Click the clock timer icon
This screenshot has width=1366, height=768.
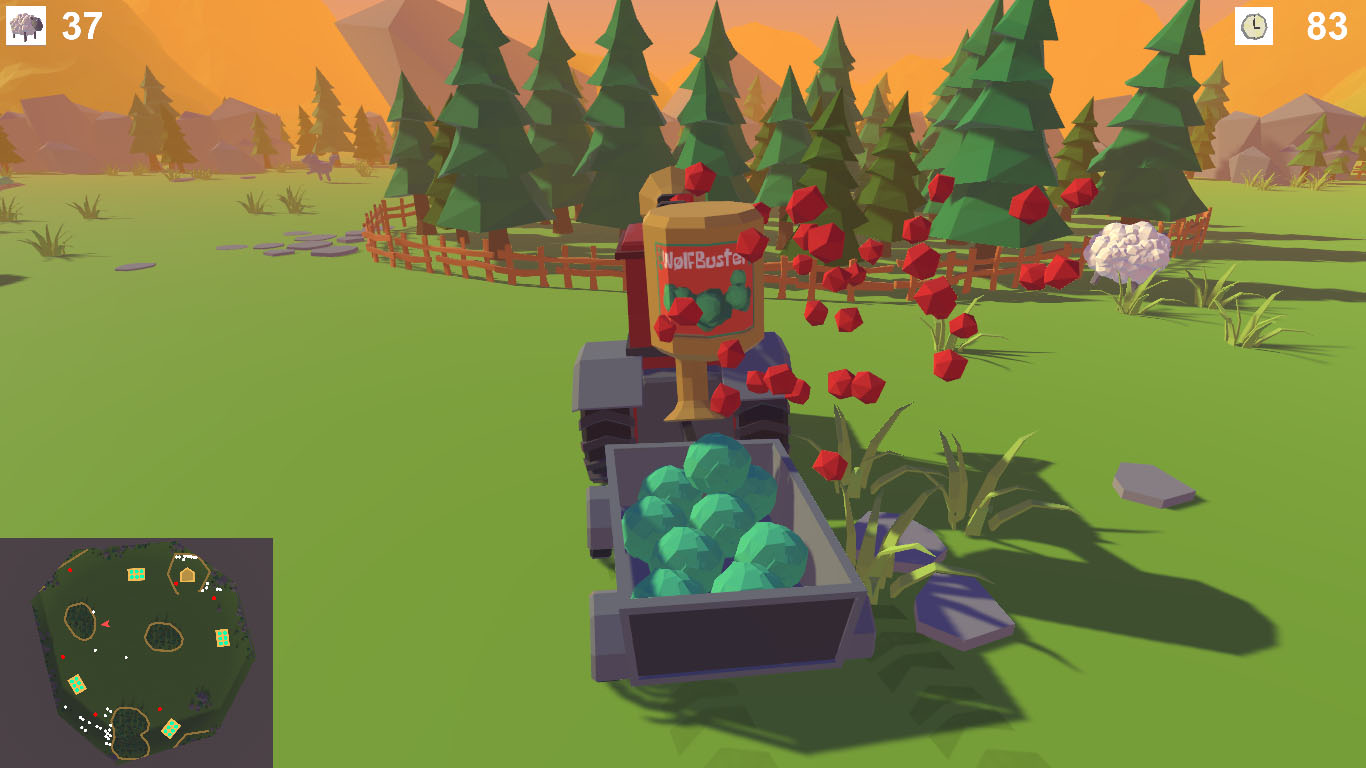pos(1253,26)
